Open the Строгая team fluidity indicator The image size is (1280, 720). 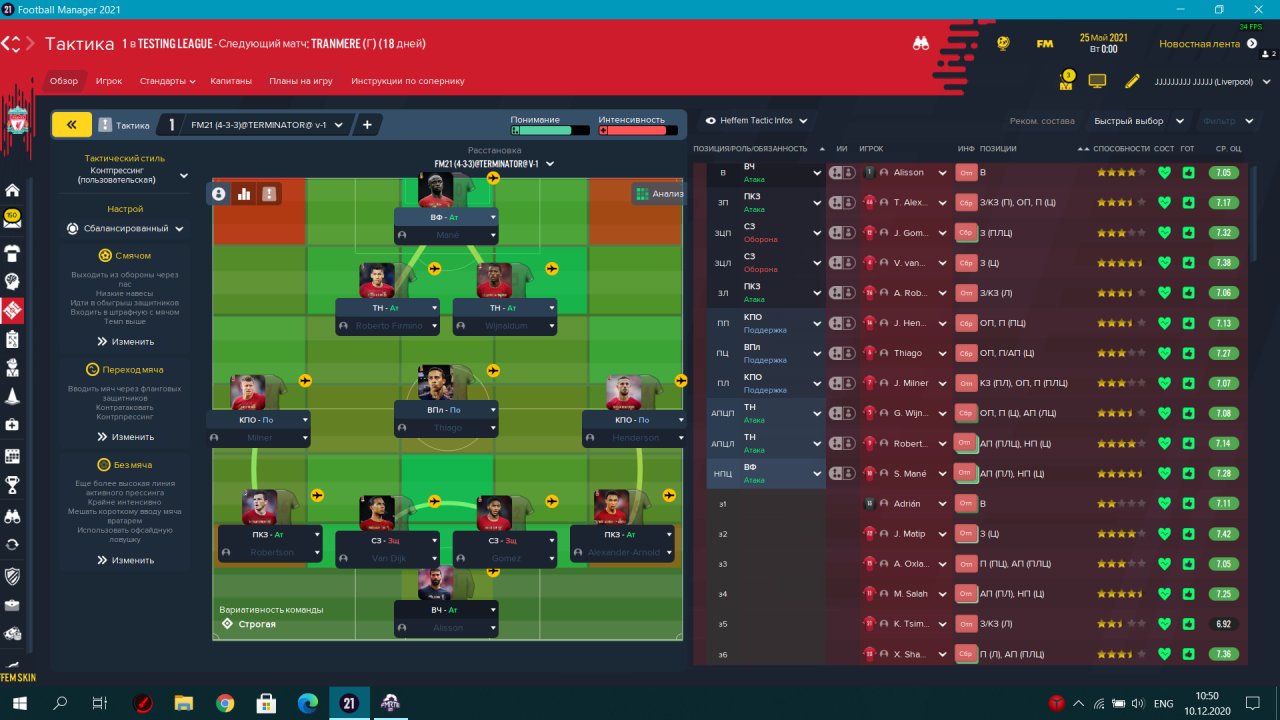257,624
